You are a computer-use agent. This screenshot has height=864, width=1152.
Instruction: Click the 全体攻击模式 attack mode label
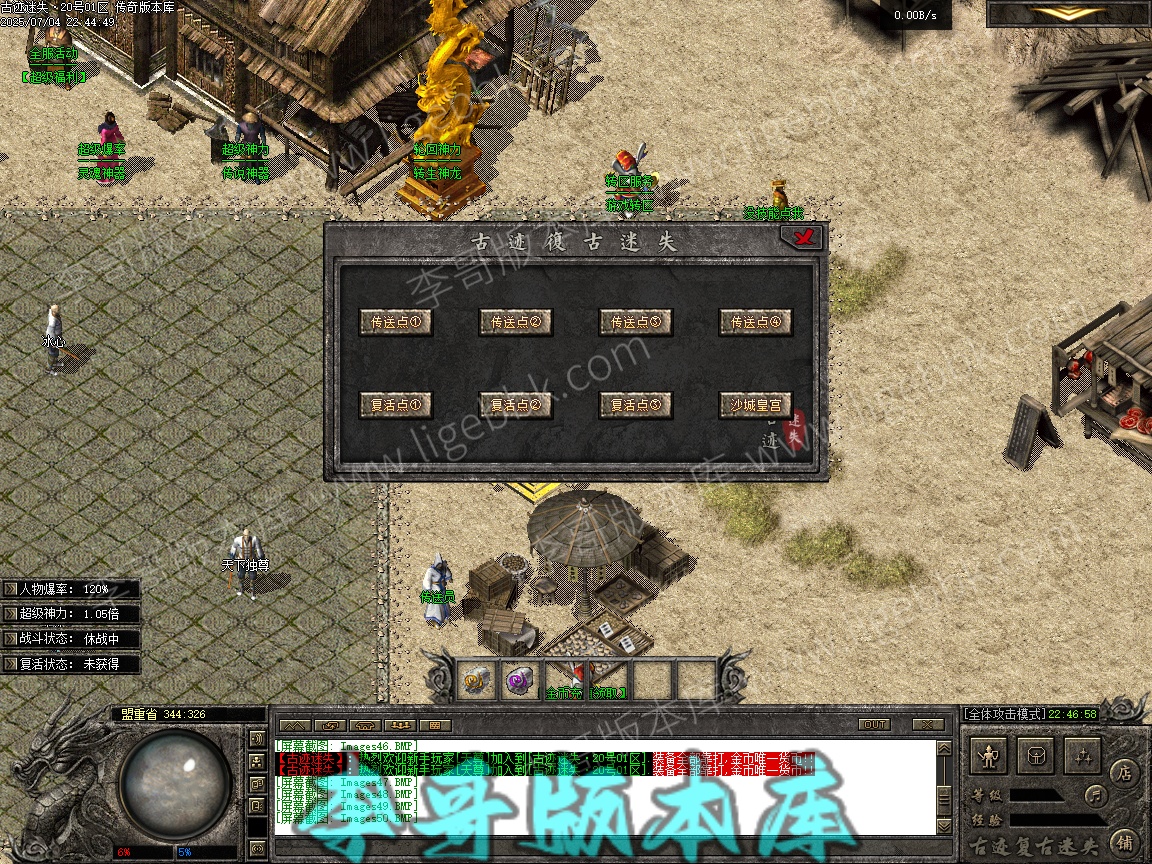click(x=1003, y=714)
